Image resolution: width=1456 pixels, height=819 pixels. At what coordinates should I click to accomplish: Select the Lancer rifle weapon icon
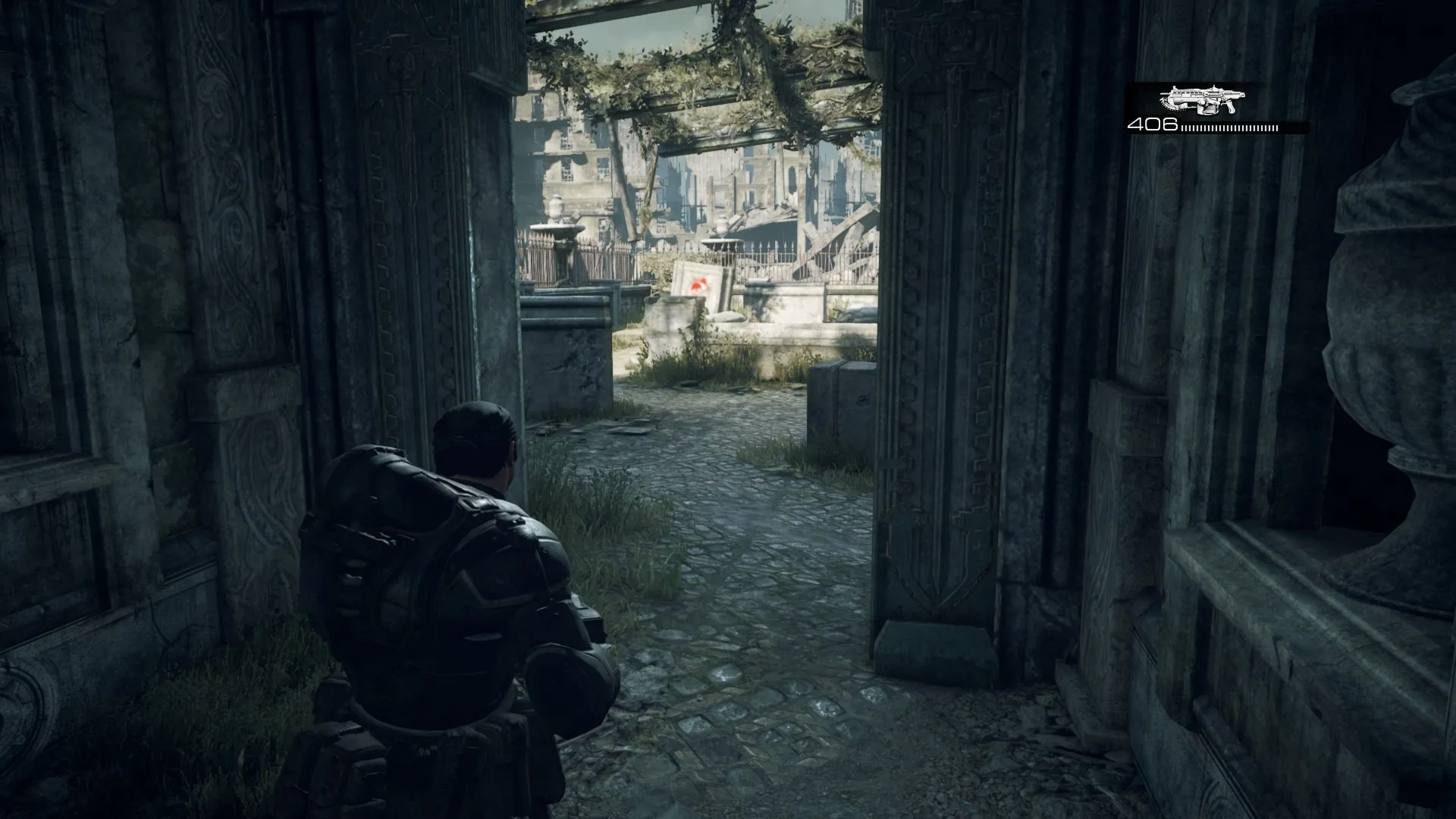click(x=1202, y=100)
